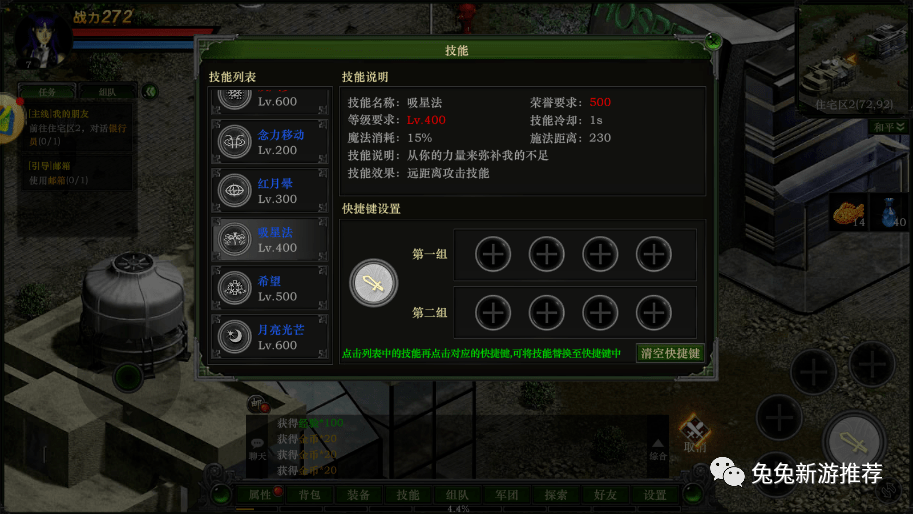Screen dimensions: 913x514
Task: Select the 念力移动 skill in the list
Action: [270, 142]
